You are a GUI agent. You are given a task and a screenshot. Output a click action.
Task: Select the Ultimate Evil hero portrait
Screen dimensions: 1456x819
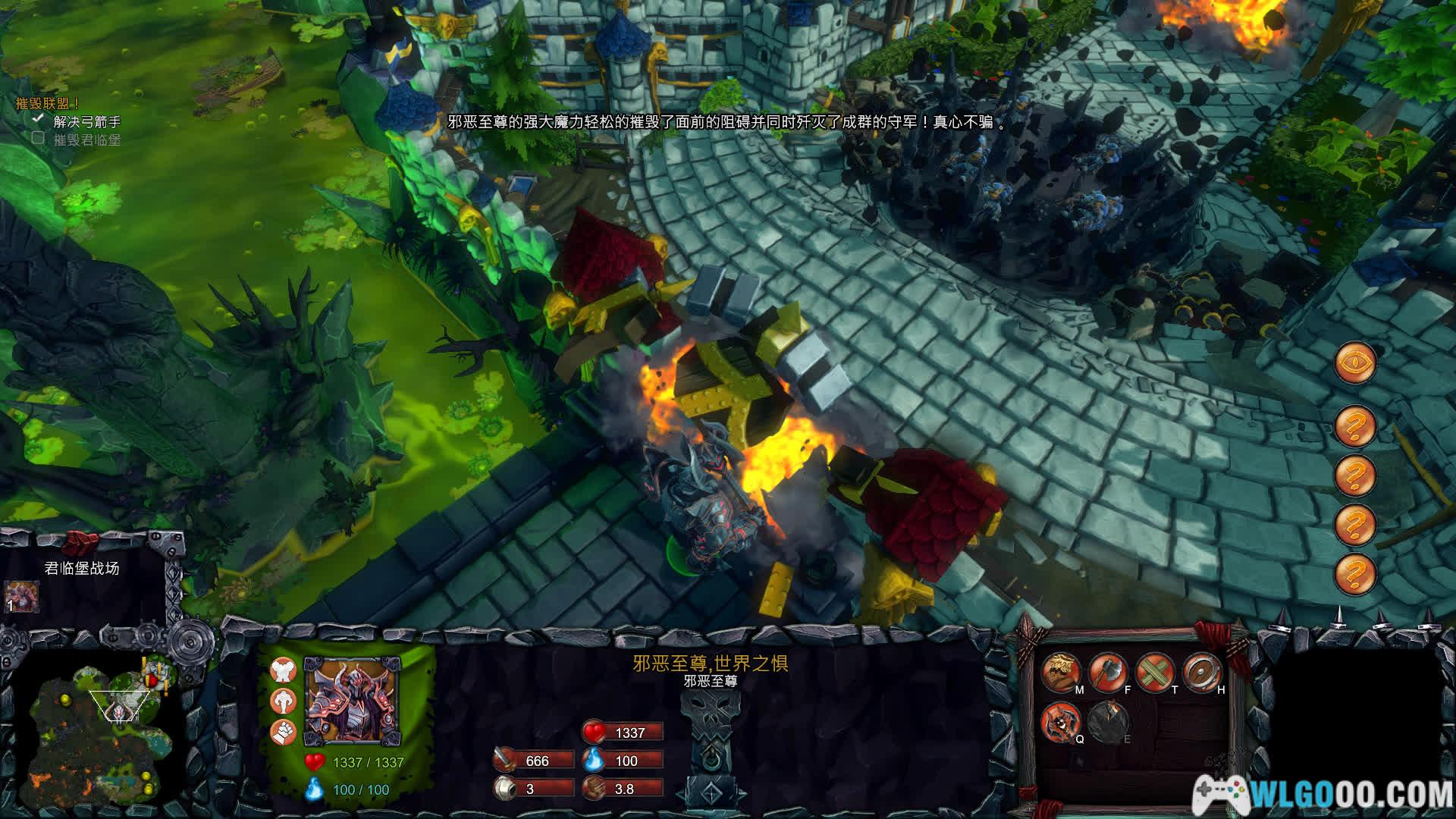(351, 701)
